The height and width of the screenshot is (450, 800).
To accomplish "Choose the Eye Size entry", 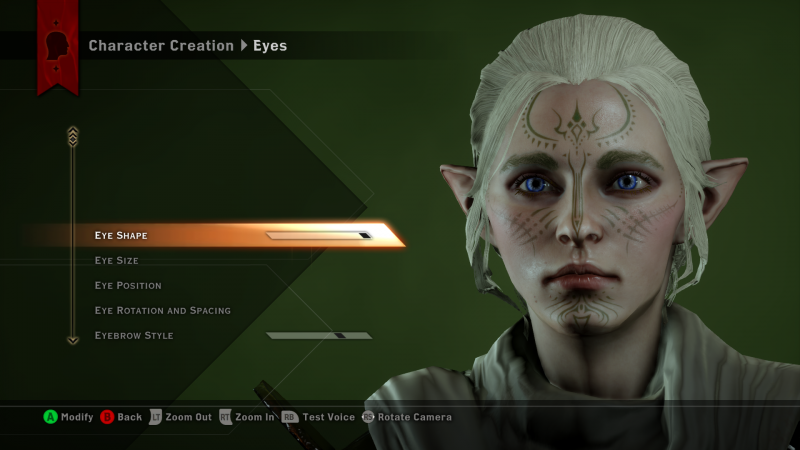I will (116, 261).
